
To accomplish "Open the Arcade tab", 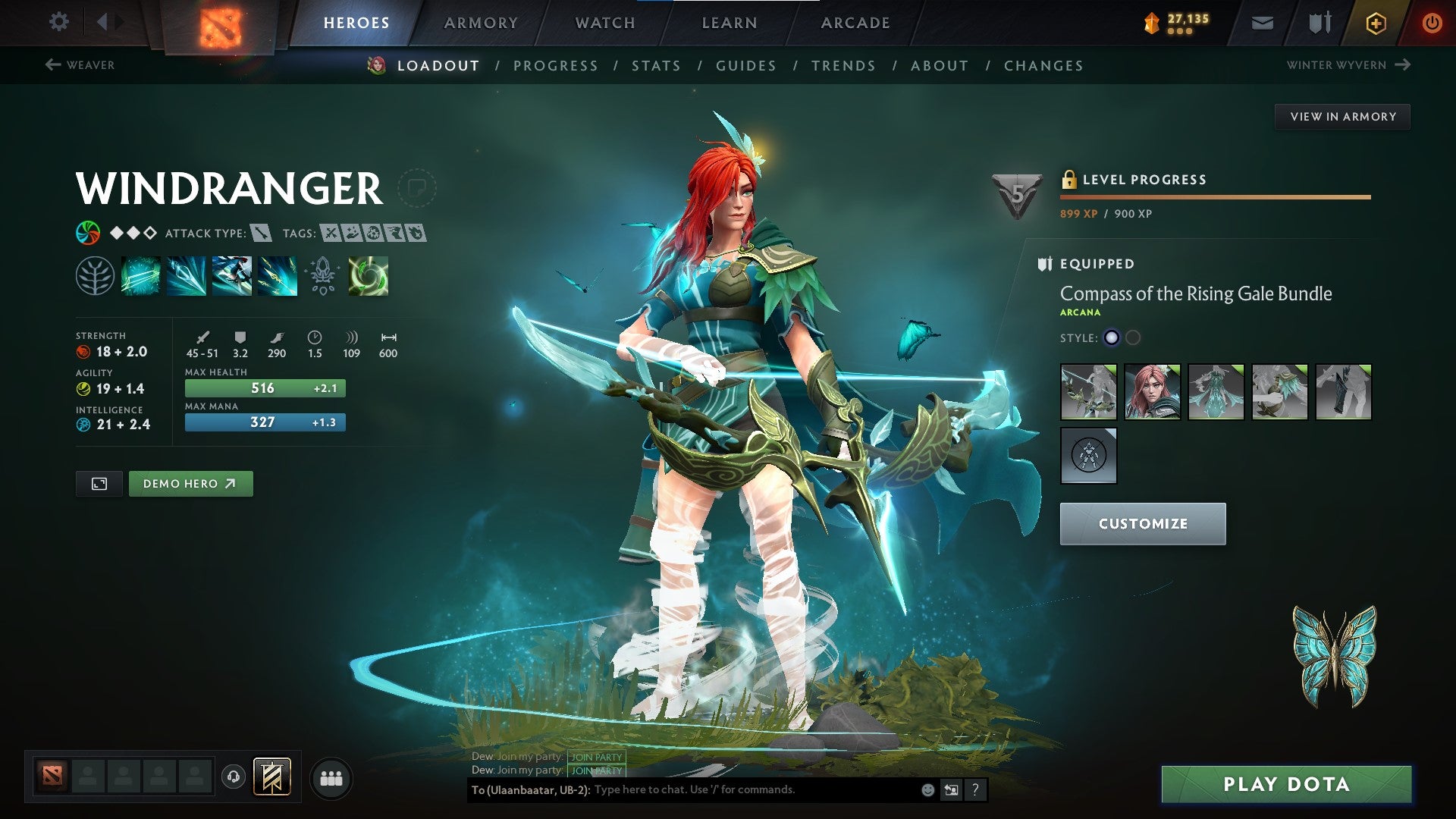I will pyautogui.click(x=855, y=23).
